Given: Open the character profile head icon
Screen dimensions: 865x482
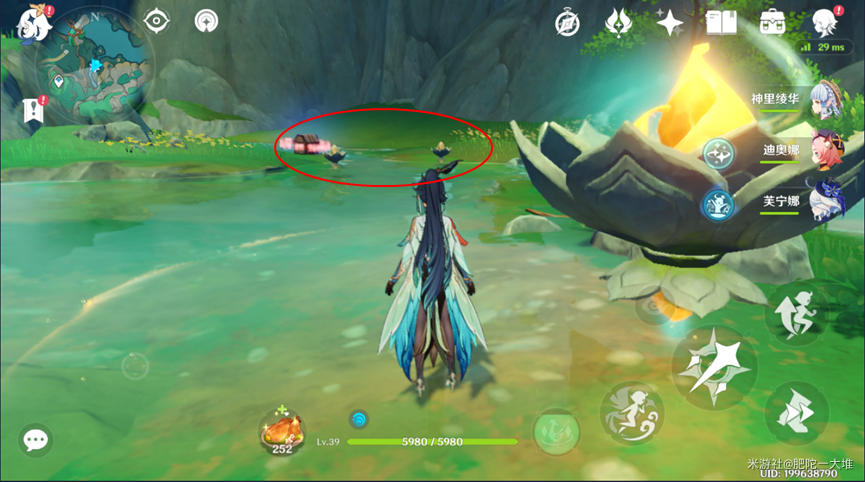Looking at the screenshot, I should 824,22.
